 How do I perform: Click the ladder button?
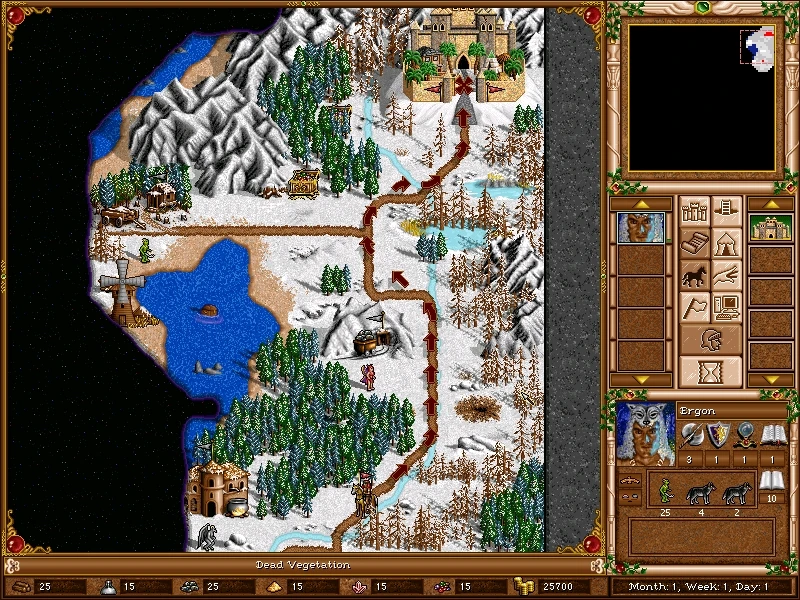[x=727, y=211]
